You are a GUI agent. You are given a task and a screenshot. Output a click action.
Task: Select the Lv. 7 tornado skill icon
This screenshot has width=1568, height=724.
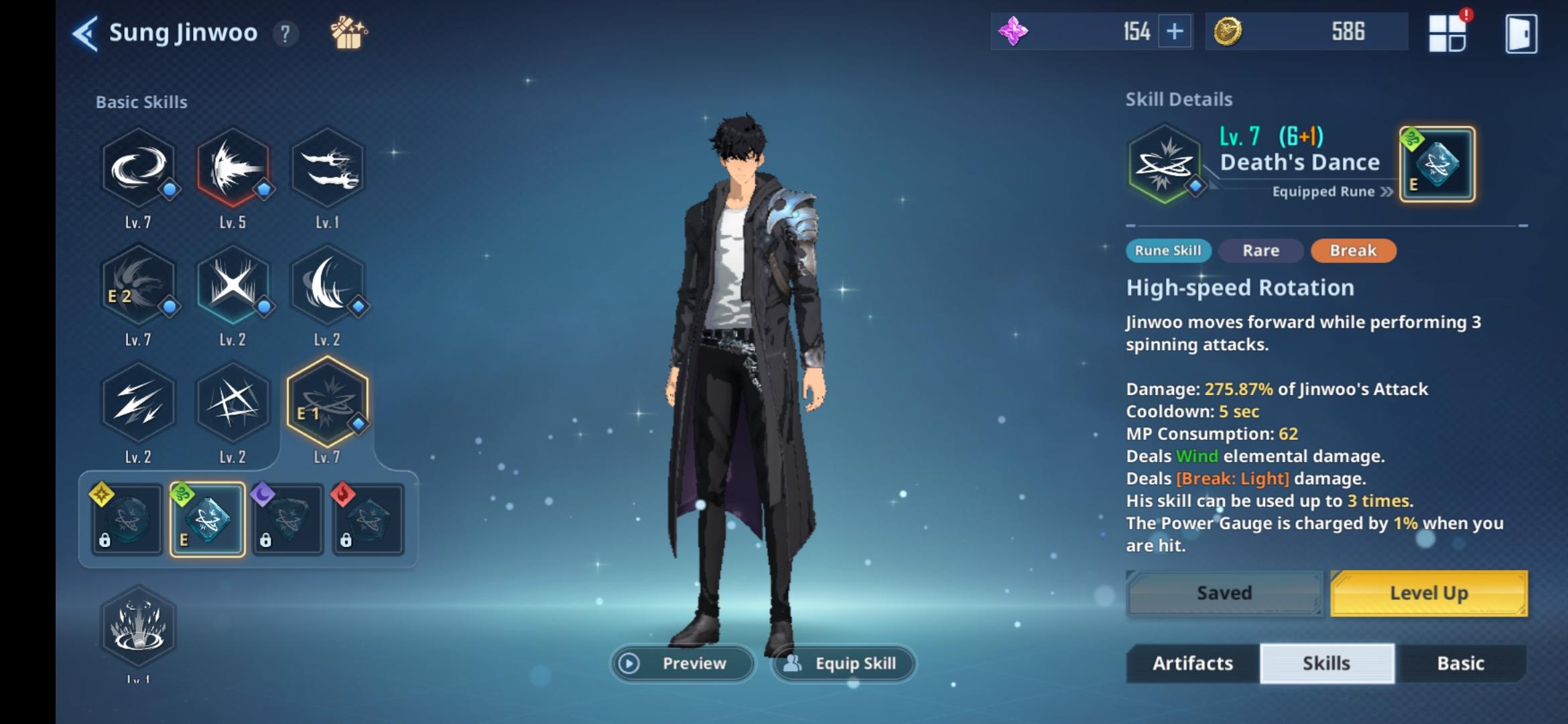click(139, 168)
